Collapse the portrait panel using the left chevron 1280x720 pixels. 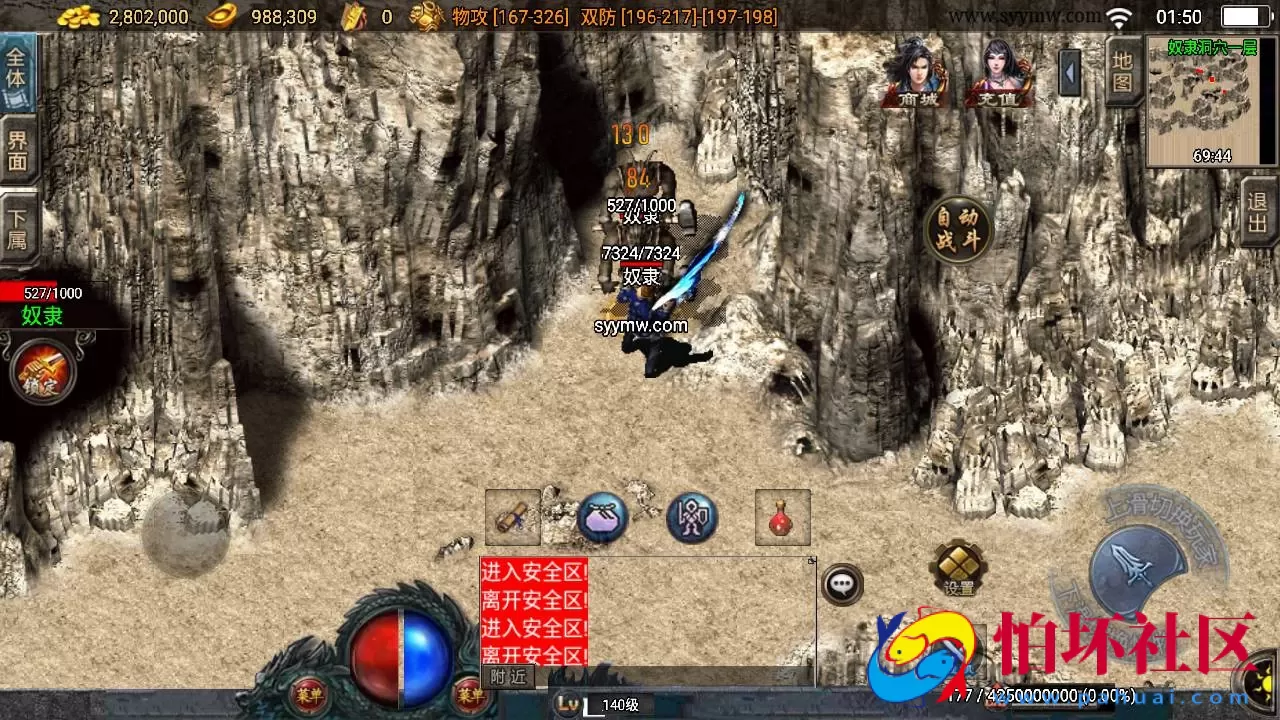click(x=1071, y=73)
